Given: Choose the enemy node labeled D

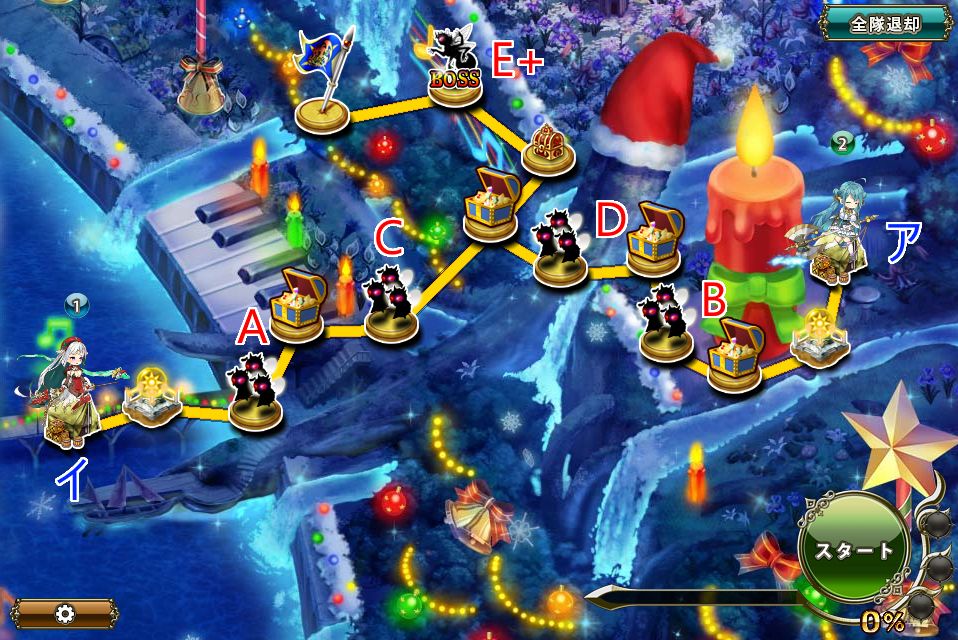Looking at the screenshot, I should pyautogui.click(x=560, y=250).
